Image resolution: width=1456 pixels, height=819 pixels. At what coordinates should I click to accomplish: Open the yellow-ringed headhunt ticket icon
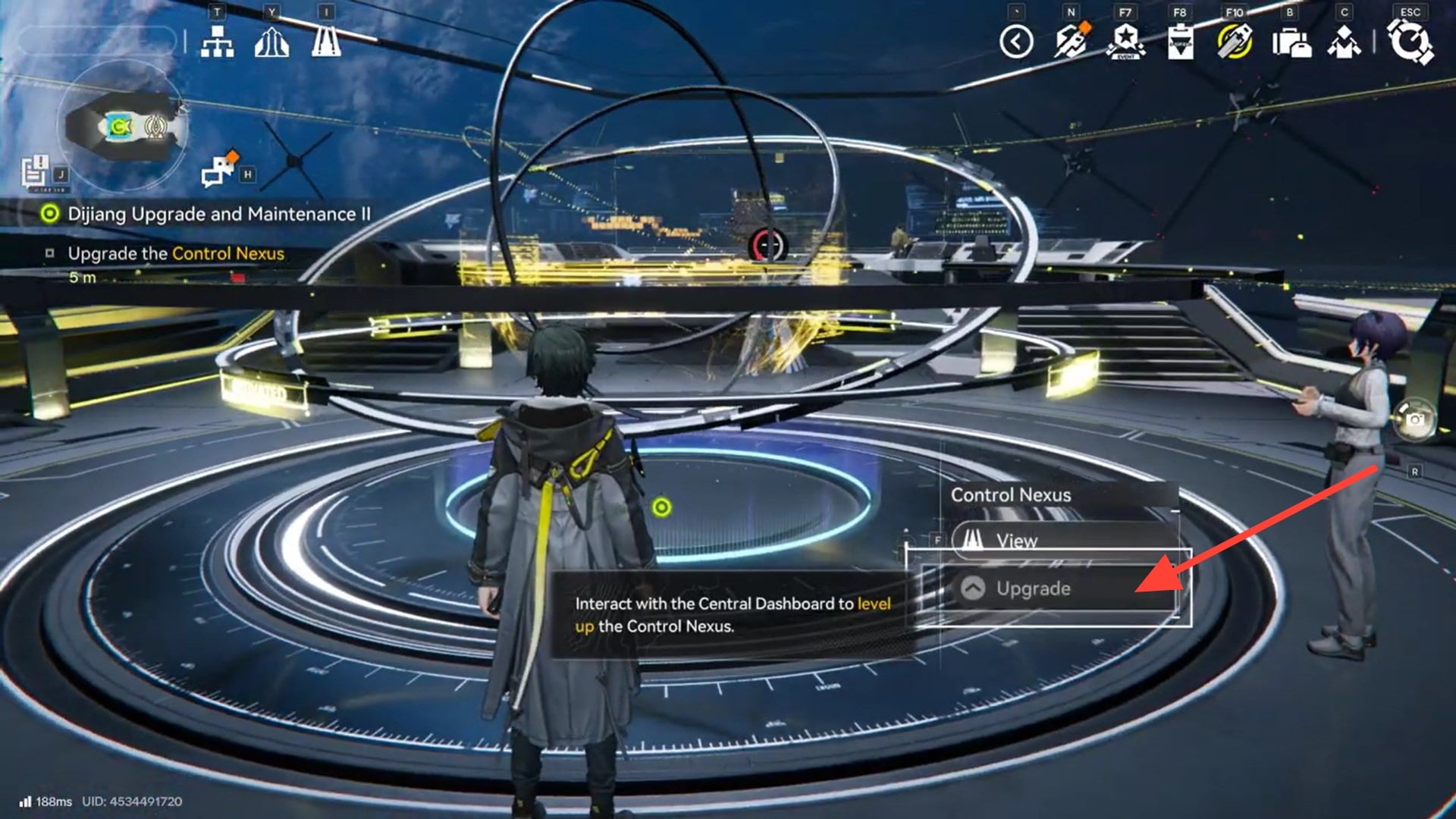coord(1235,42)
